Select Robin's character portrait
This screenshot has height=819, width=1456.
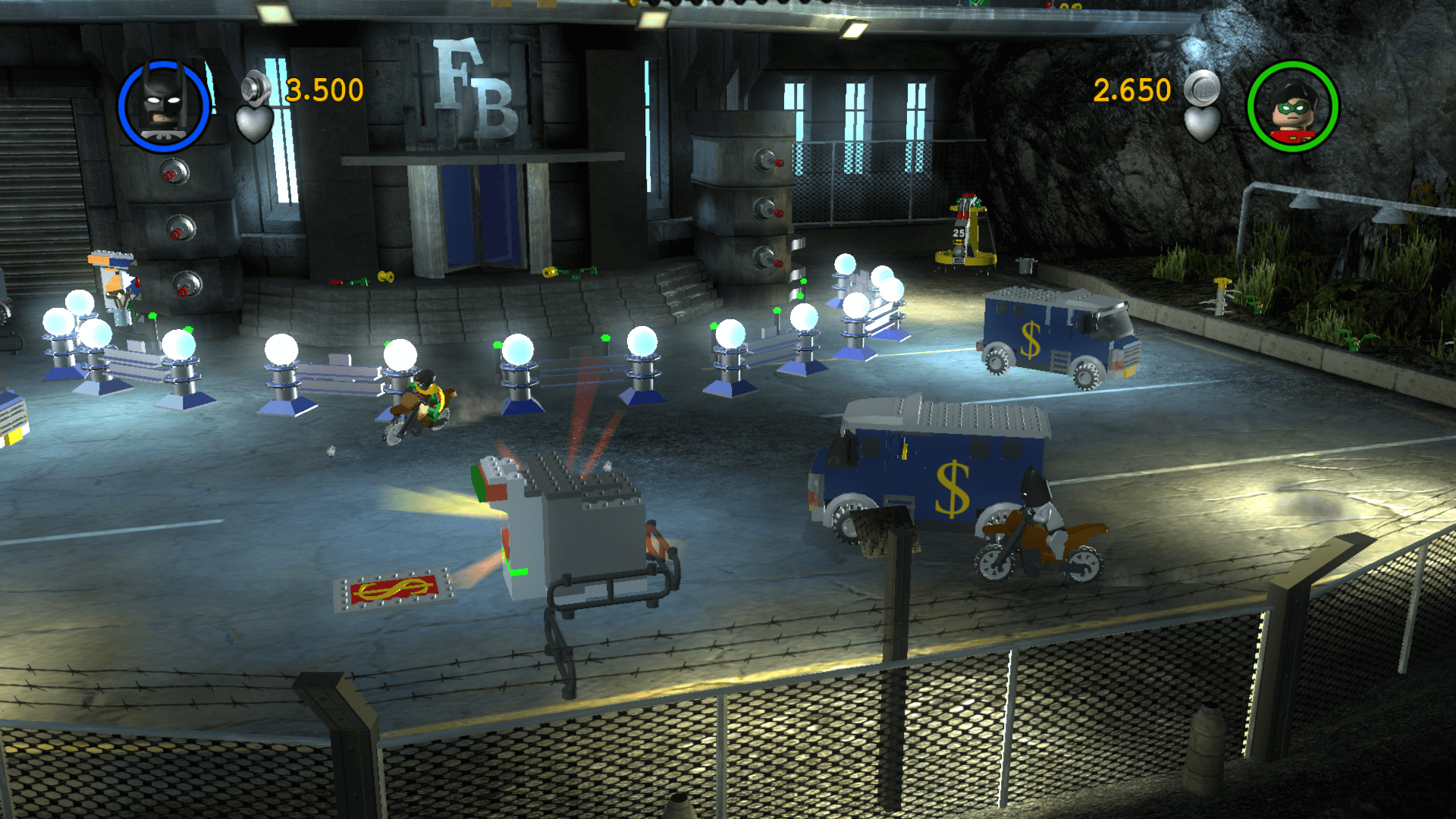click(x=1293, y=107)
